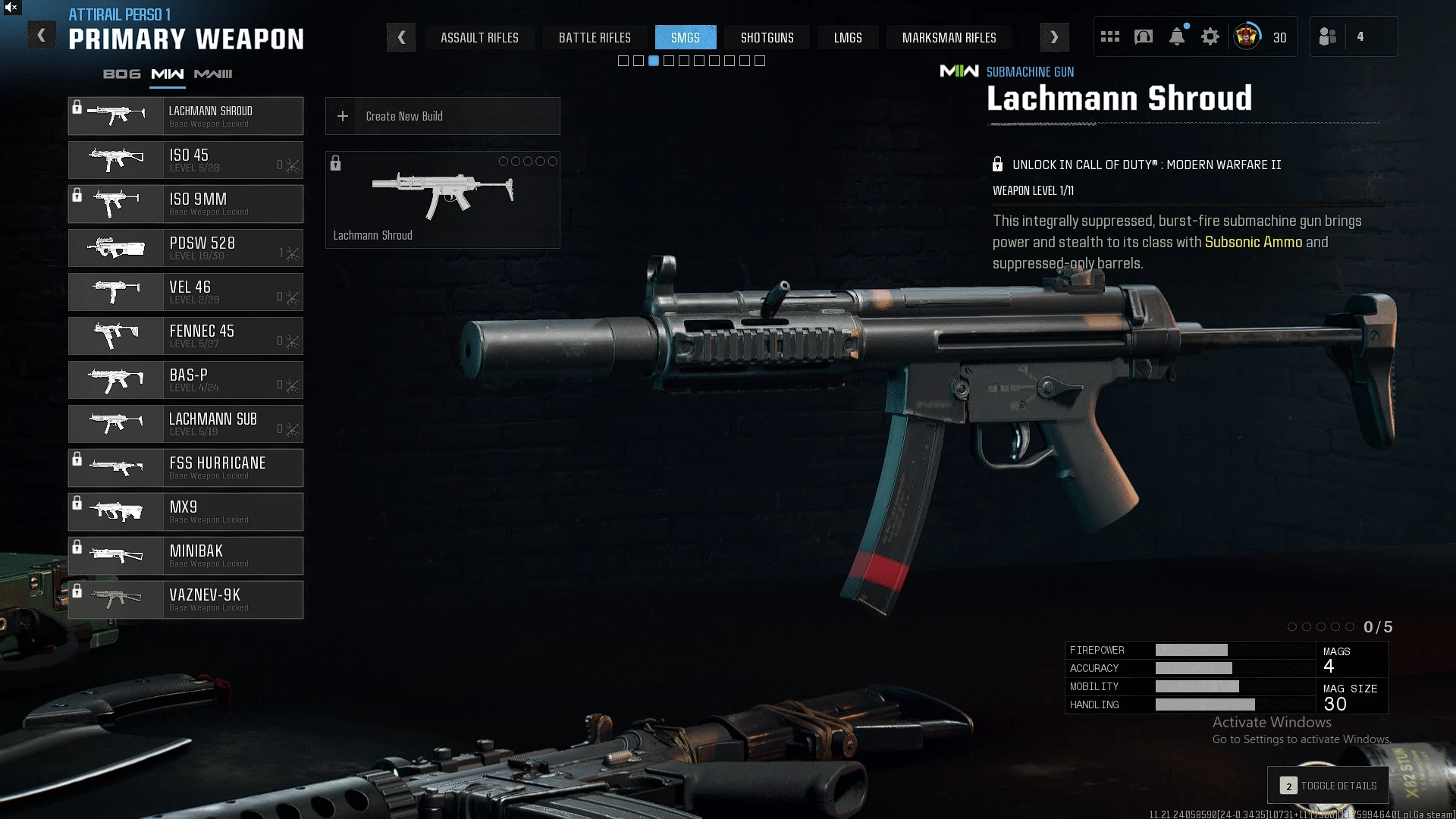The width and height of the screenshot is (1456, 819).
Task: Select the Lachmann Sub weapon row
Action: coord(186,424)
